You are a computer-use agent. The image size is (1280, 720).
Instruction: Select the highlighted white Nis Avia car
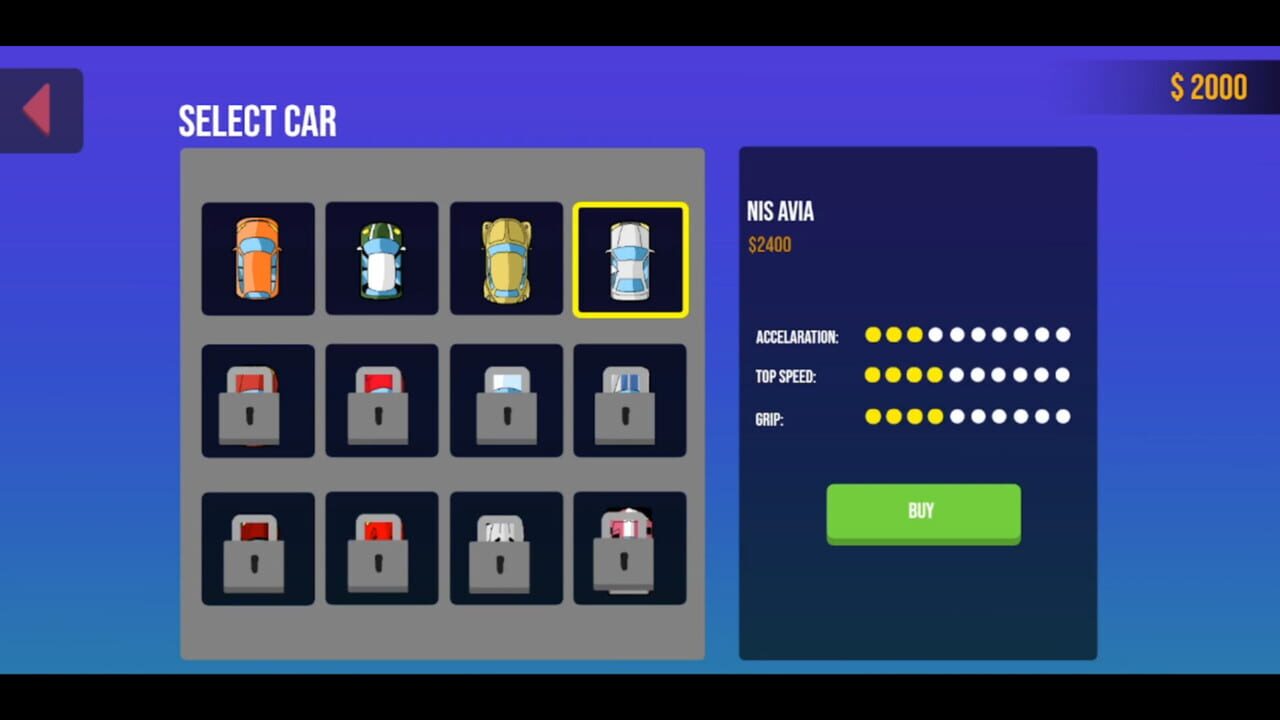(x=630, y=259)
